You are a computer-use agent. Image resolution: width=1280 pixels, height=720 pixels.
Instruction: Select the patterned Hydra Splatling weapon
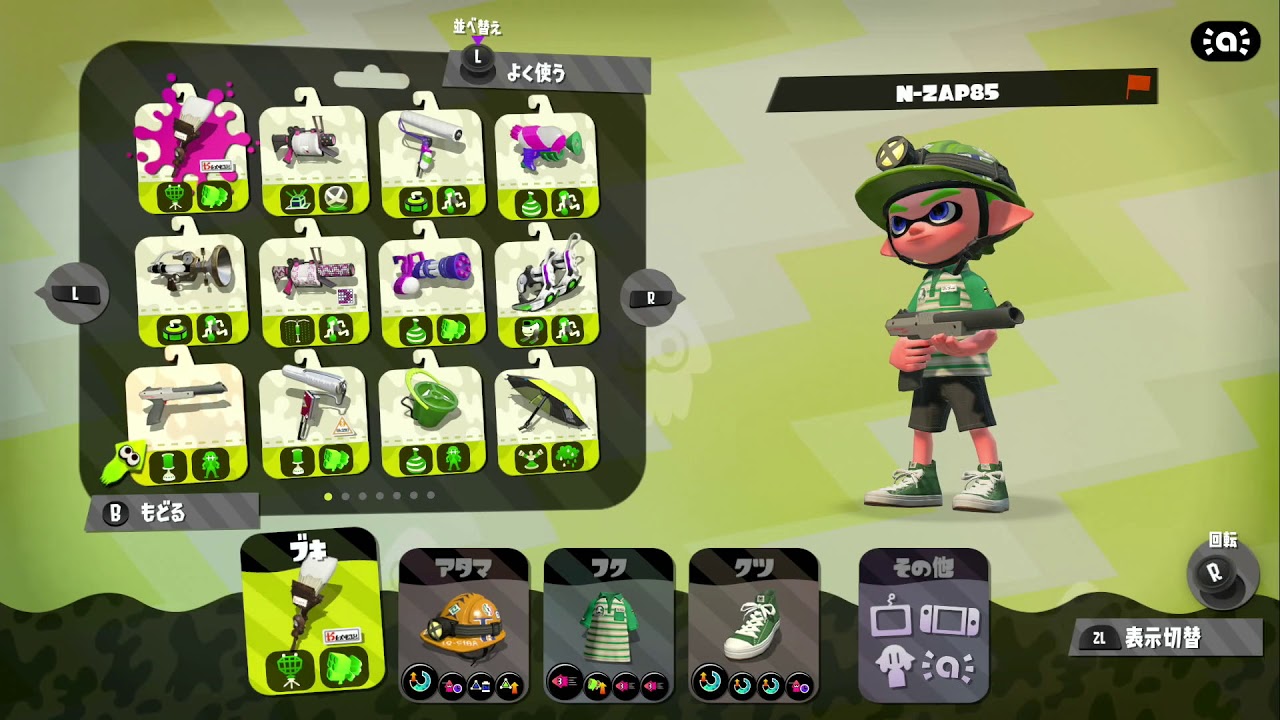click(x=315, y=275)
